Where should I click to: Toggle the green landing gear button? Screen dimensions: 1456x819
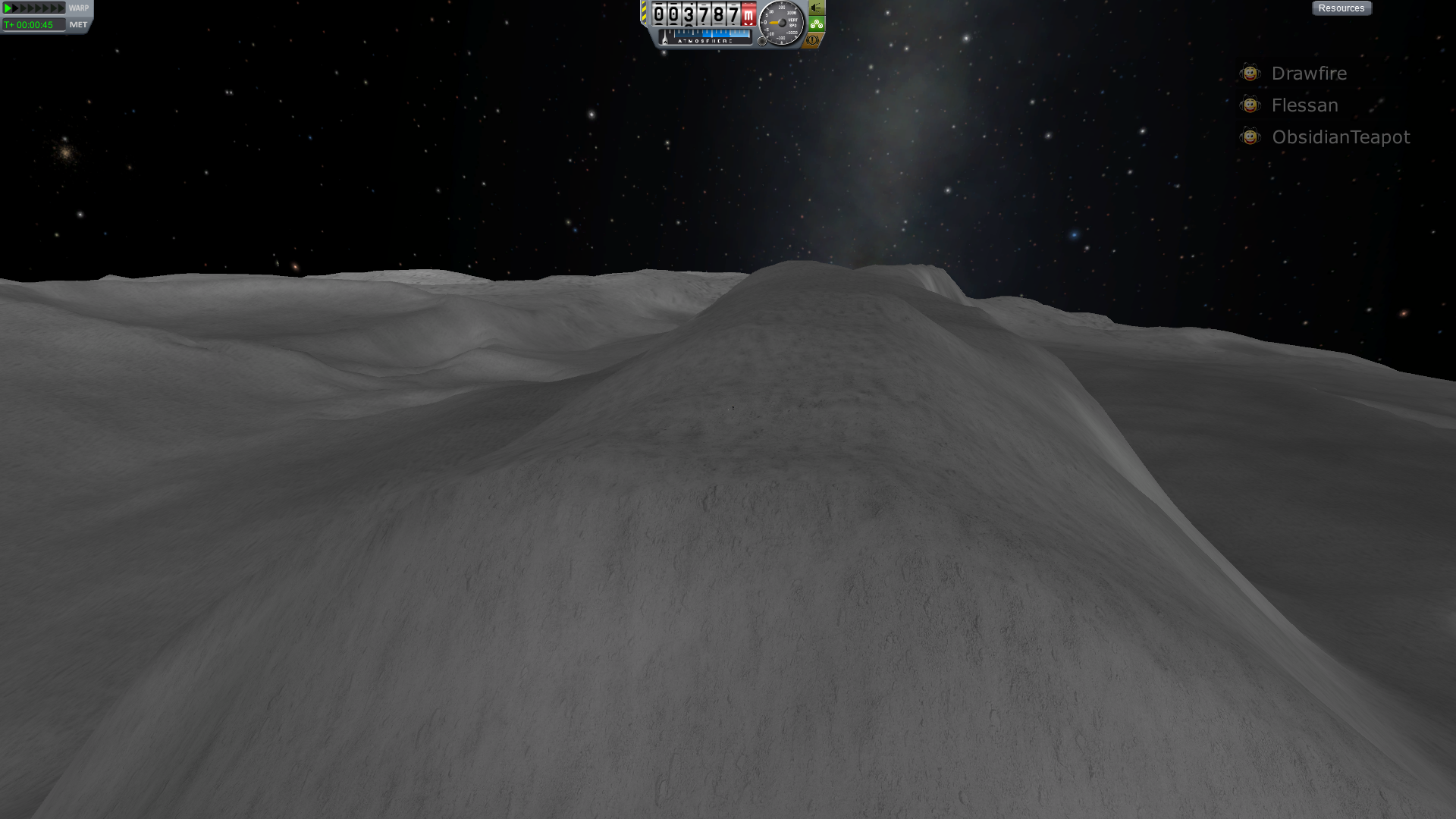816,24
